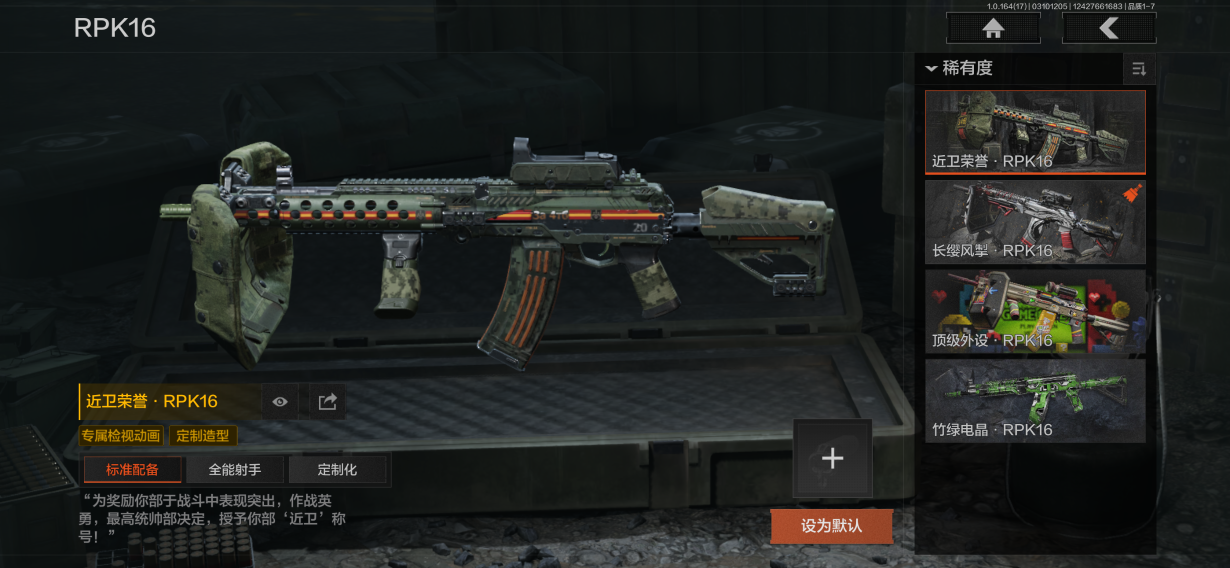Viewport: 1230px width, 568px height.
Task: Open the 定制化 customization tab
Action: coord(337,469)
